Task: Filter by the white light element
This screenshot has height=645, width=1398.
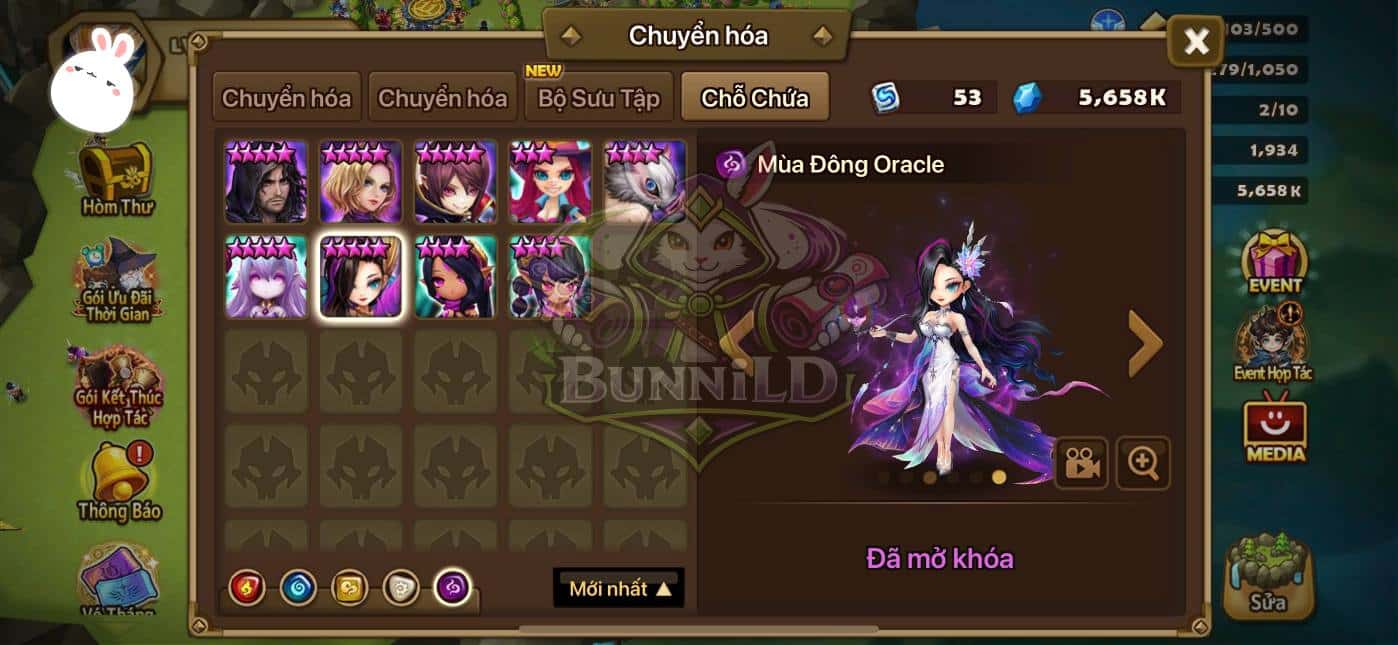Action: (401, 588)
